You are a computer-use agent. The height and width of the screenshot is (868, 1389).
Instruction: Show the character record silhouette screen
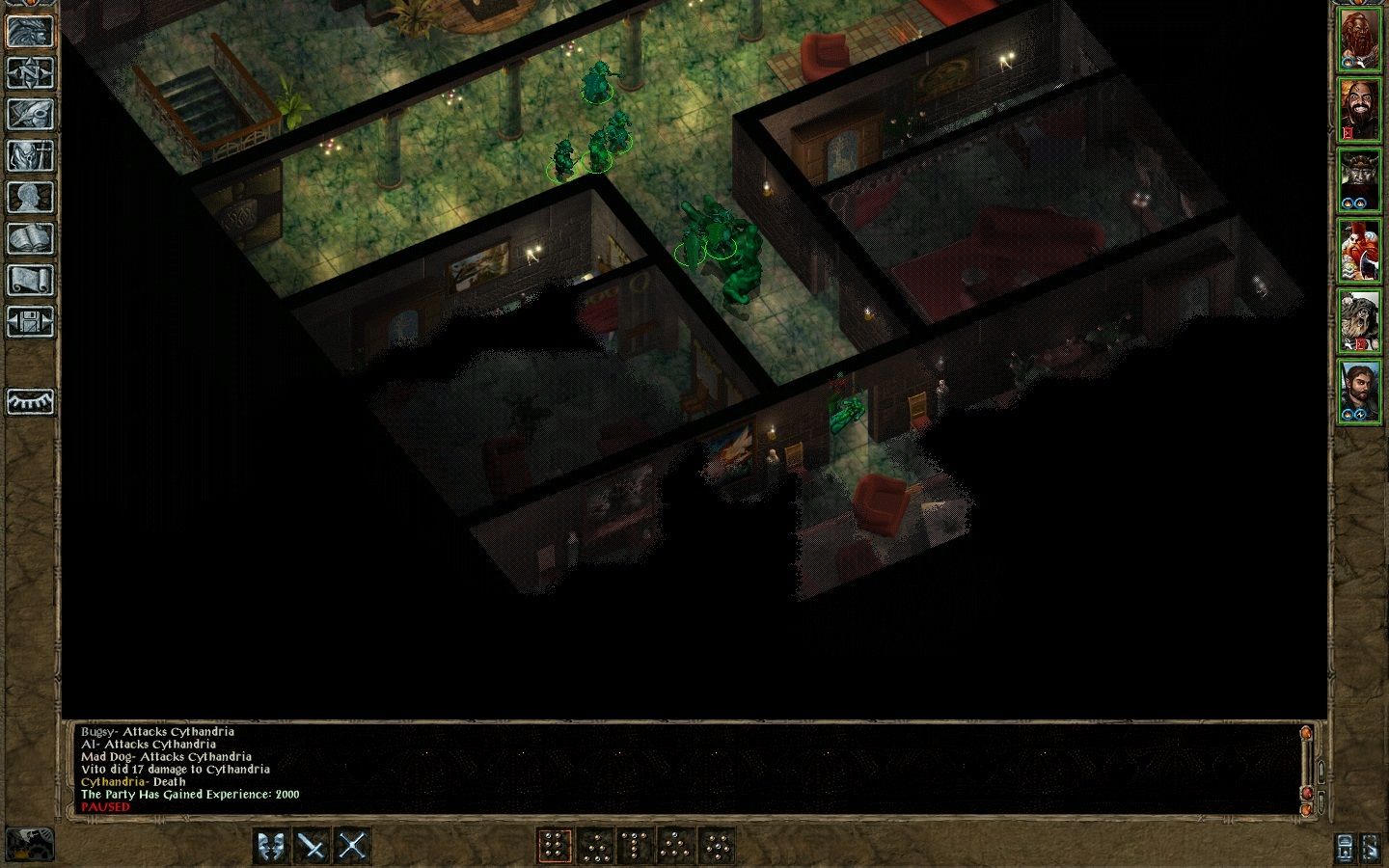(x=30, y=198)
